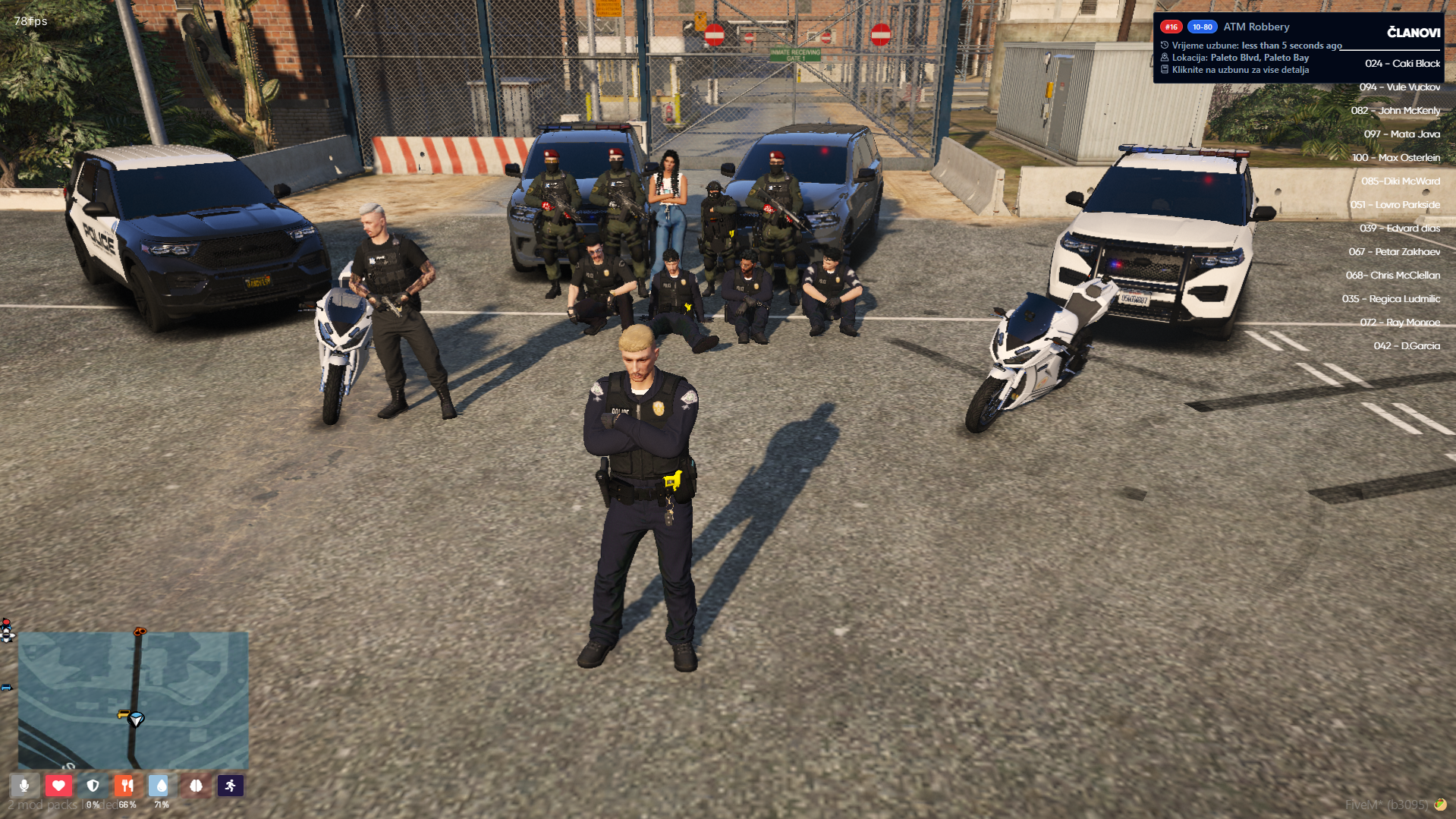Expand the ČLANOVI members panel
The image size is (1456, 819).
[x=1413, y=32]
